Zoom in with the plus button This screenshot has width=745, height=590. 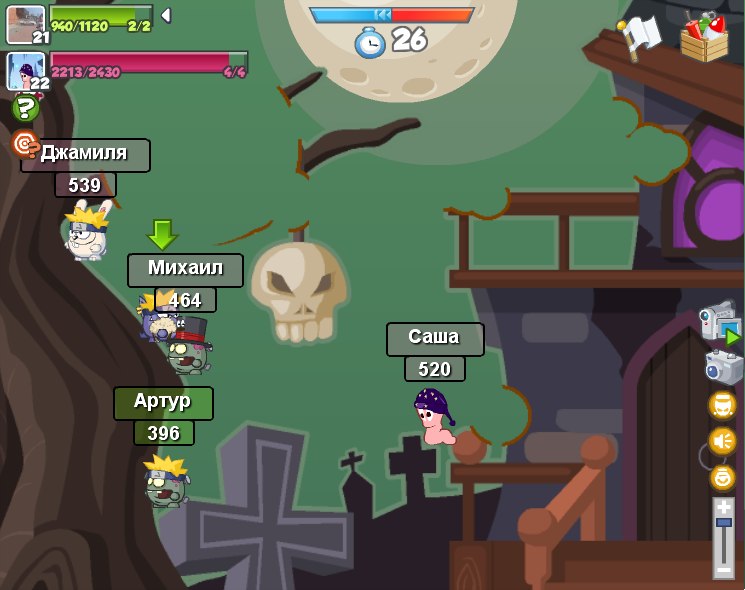click(x=723, y=507)
